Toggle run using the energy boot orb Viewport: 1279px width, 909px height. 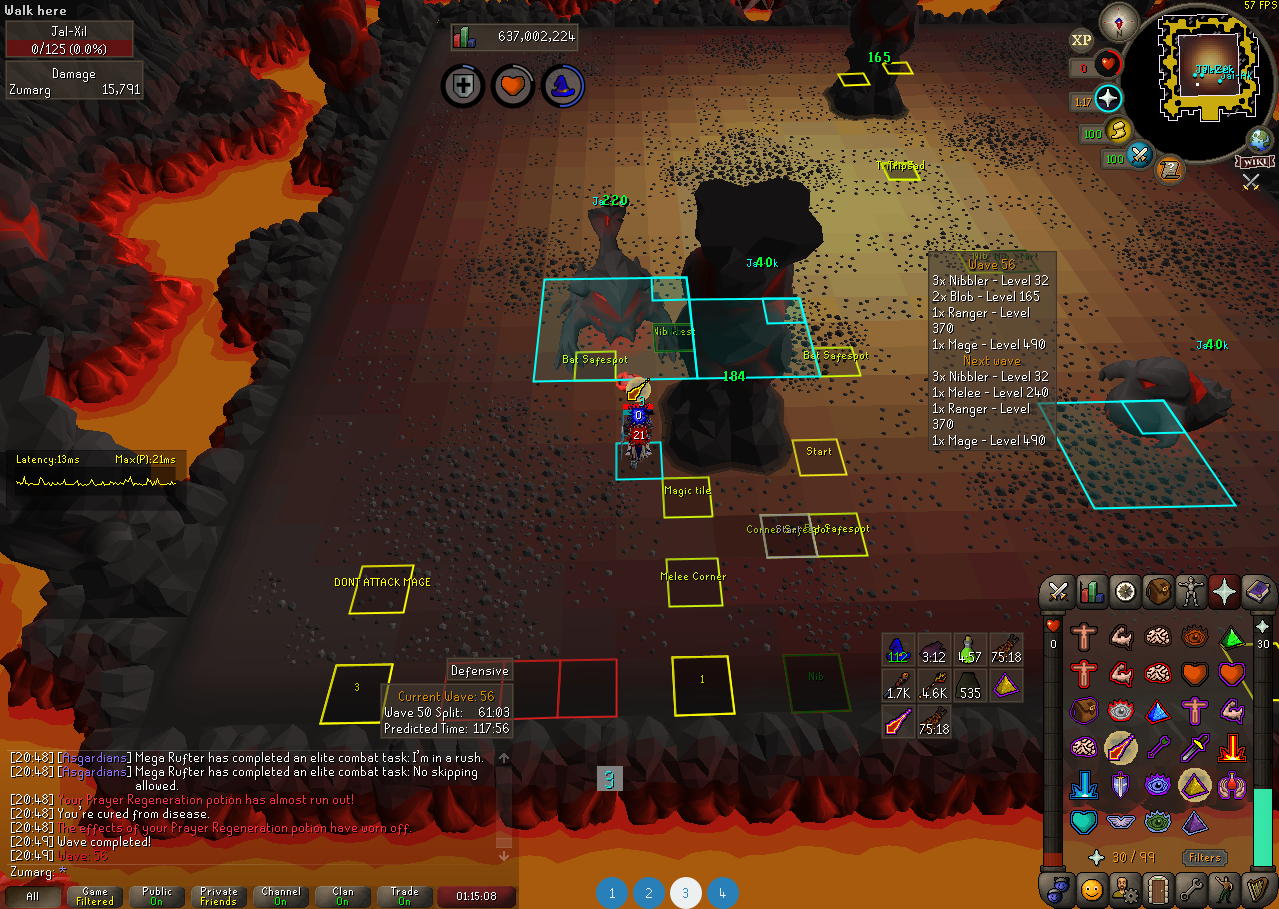[1118, 131]
